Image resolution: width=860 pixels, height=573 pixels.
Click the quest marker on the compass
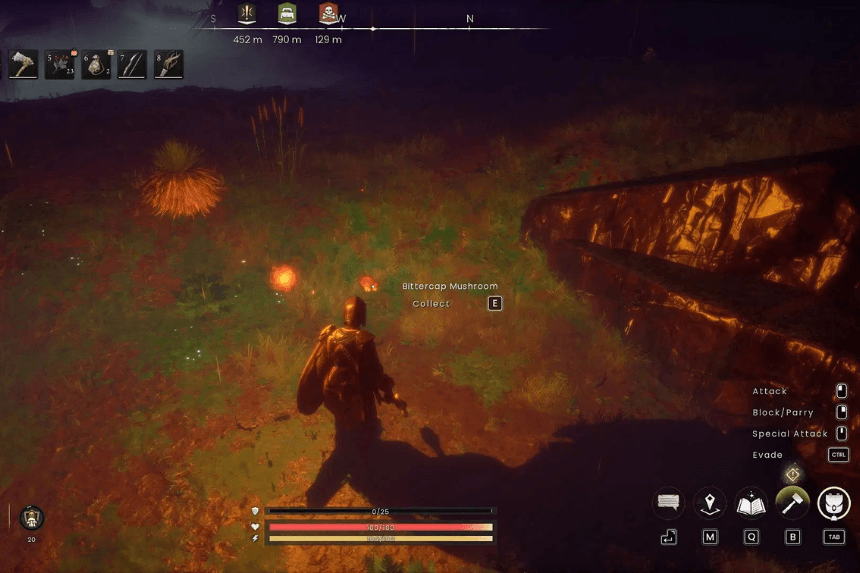[x=246, y=14]
